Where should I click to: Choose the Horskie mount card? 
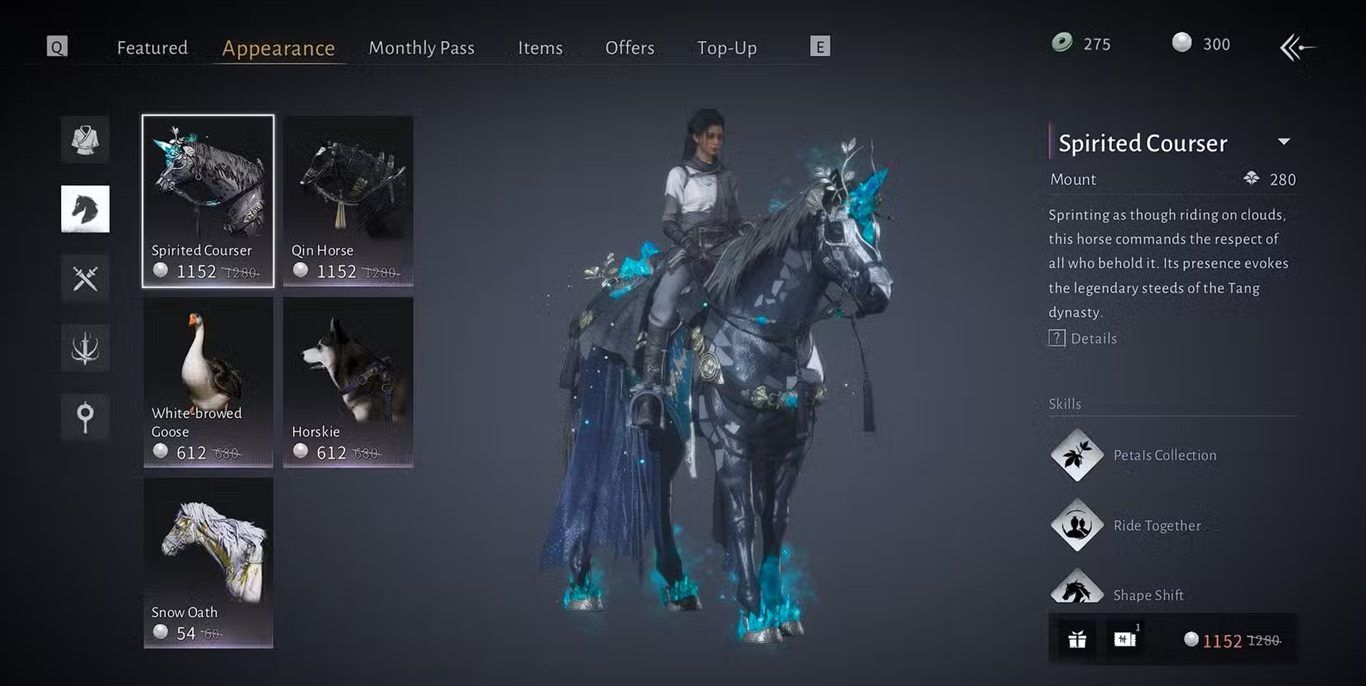[348, 381]
